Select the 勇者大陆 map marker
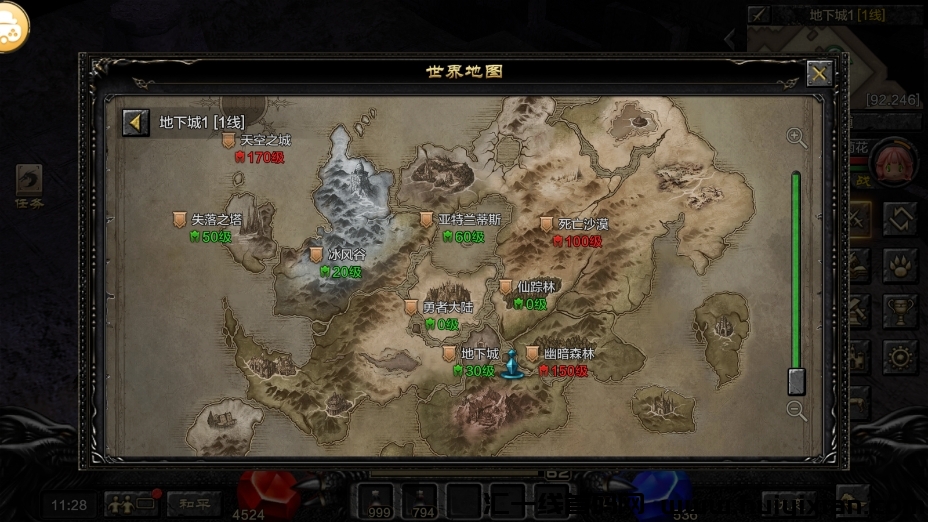 (x=412, y=307)
